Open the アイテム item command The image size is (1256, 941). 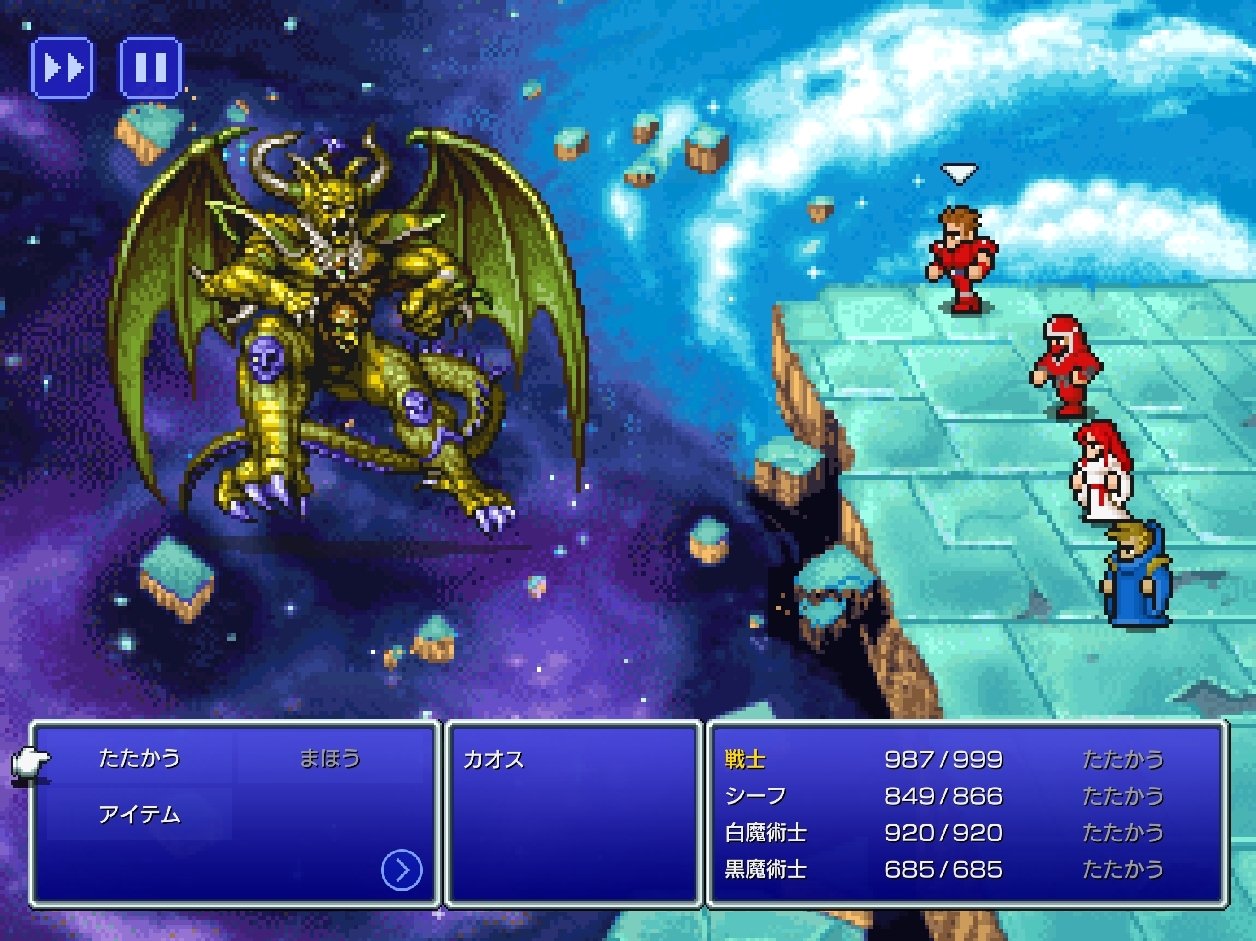(x=139, y=814)
